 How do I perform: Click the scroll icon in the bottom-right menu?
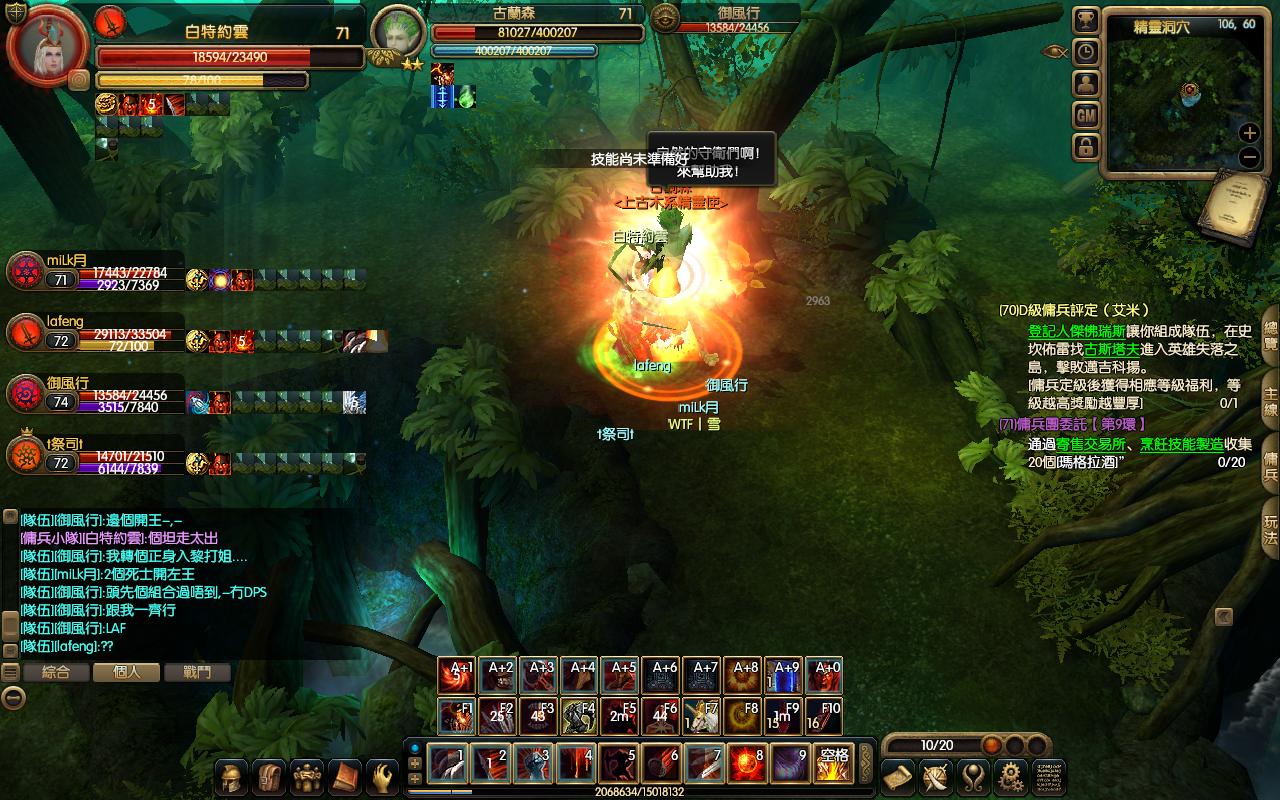click(898, 776)
